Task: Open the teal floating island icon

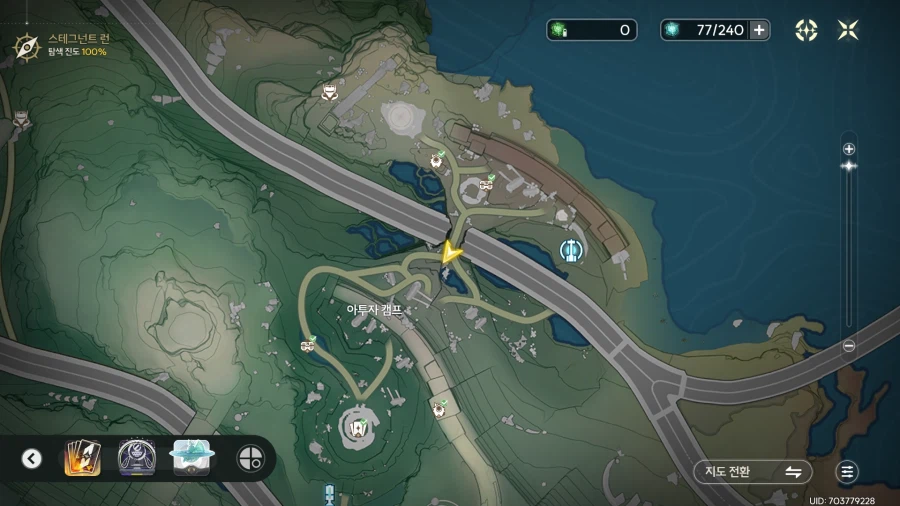Action: (x=191, y=457)
